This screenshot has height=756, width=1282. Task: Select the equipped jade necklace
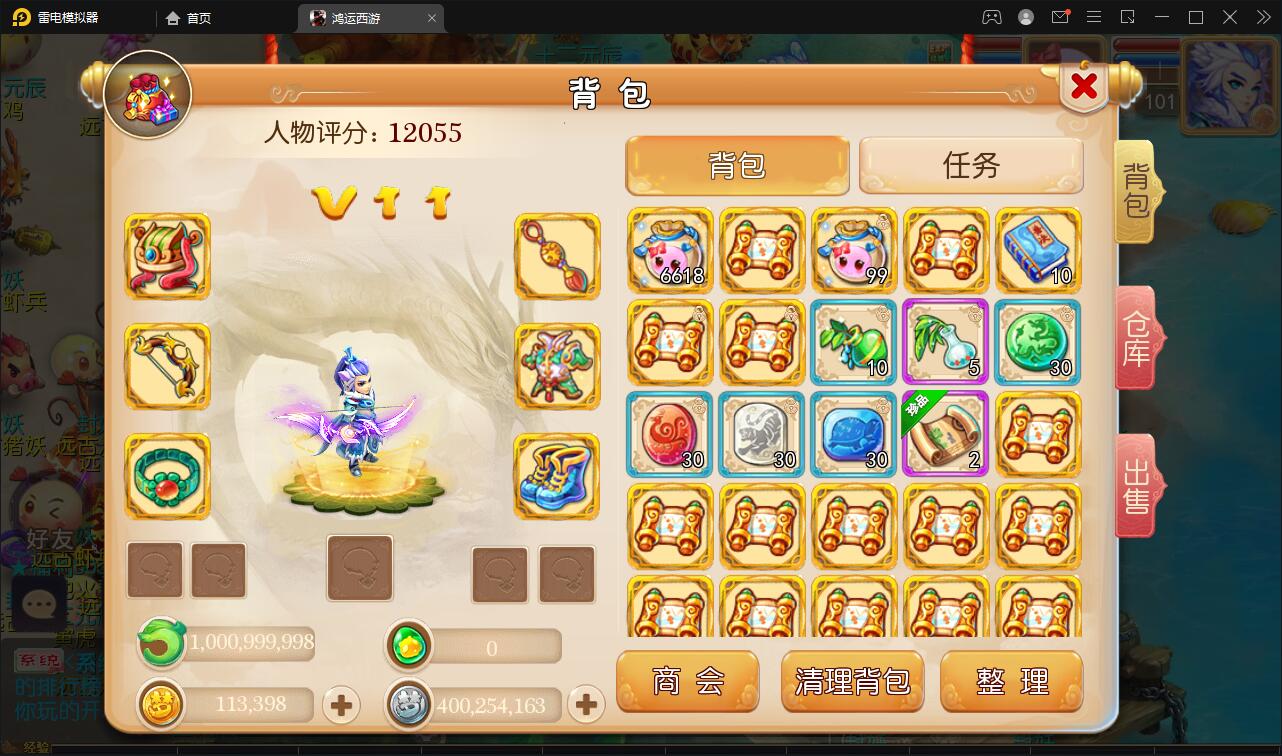(x=167, y=476)
